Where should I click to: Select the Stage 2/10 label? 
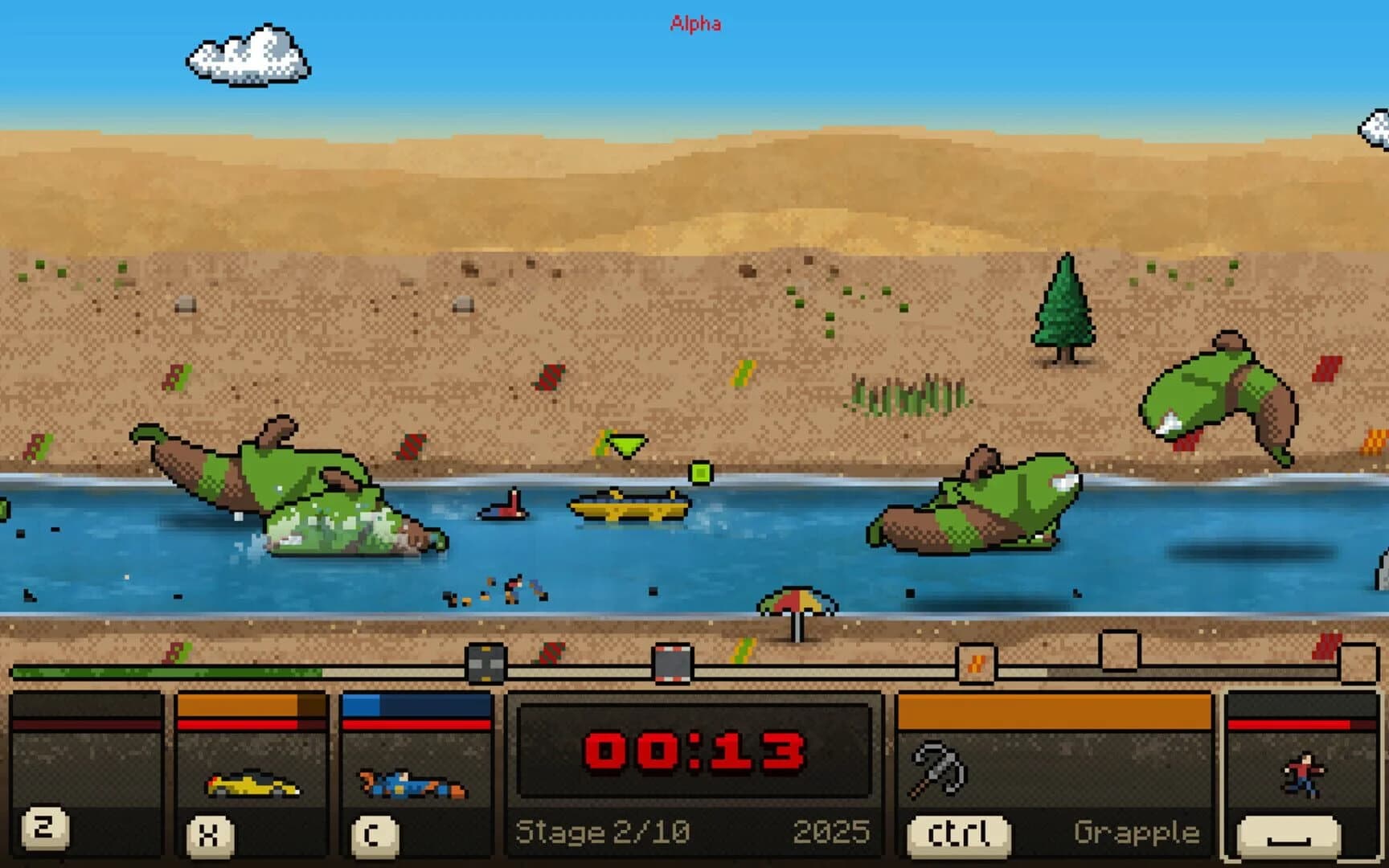604,832
